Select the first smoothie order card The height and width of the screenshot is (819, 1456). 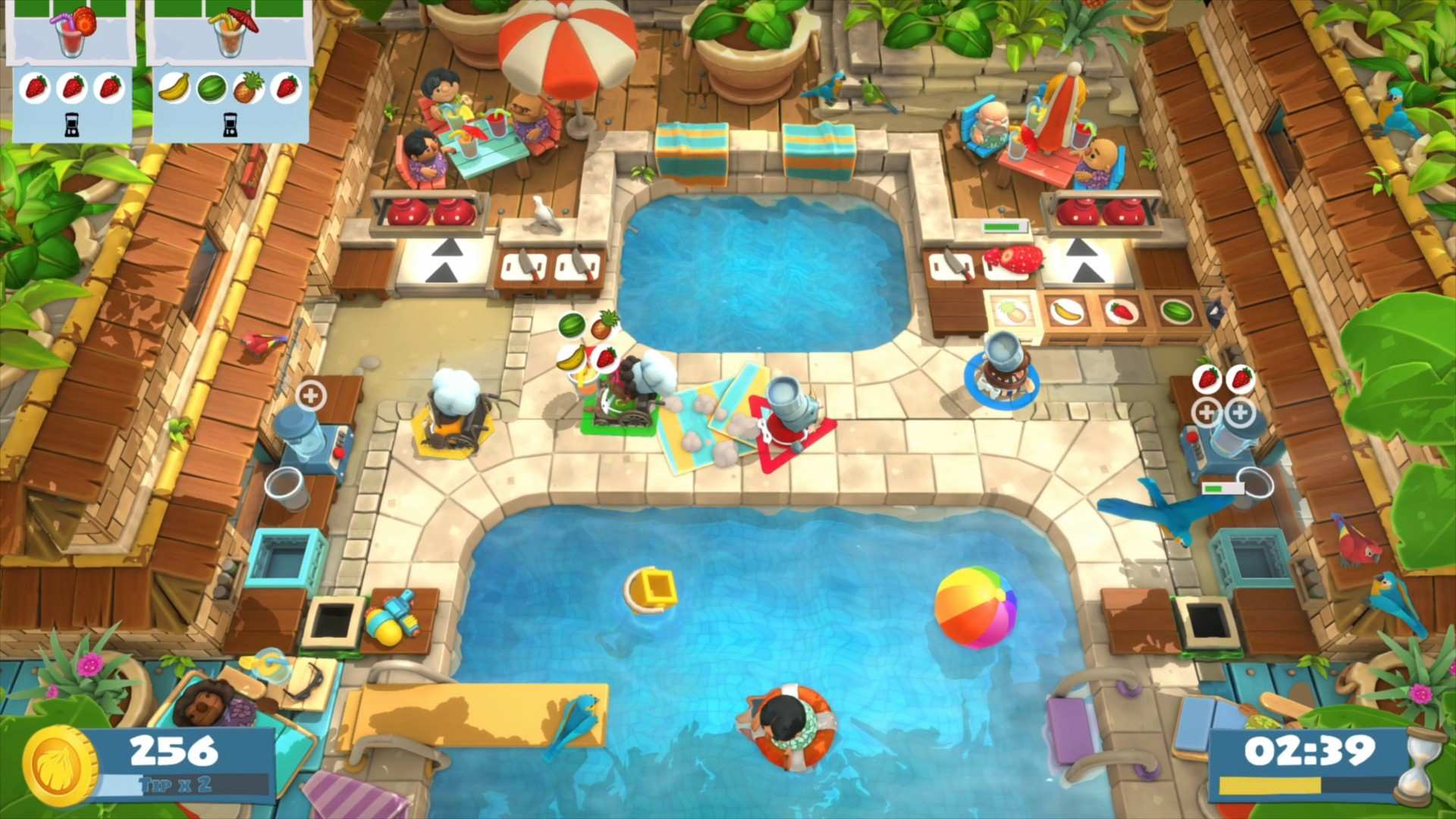72,72
